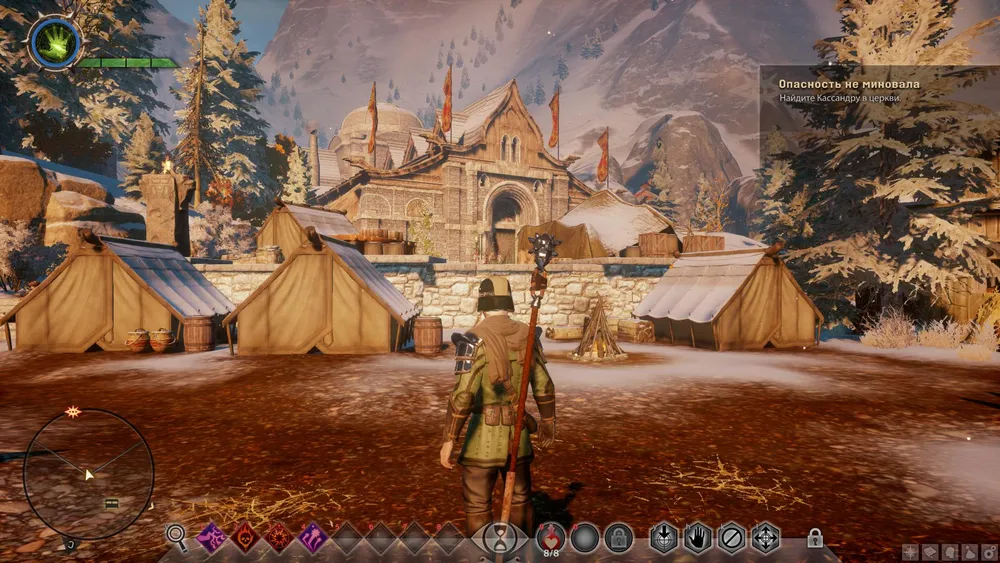Viewport: 1000px width, 563px height.
Task: Order party to hold with hand icon
Action: click(697, 538)
